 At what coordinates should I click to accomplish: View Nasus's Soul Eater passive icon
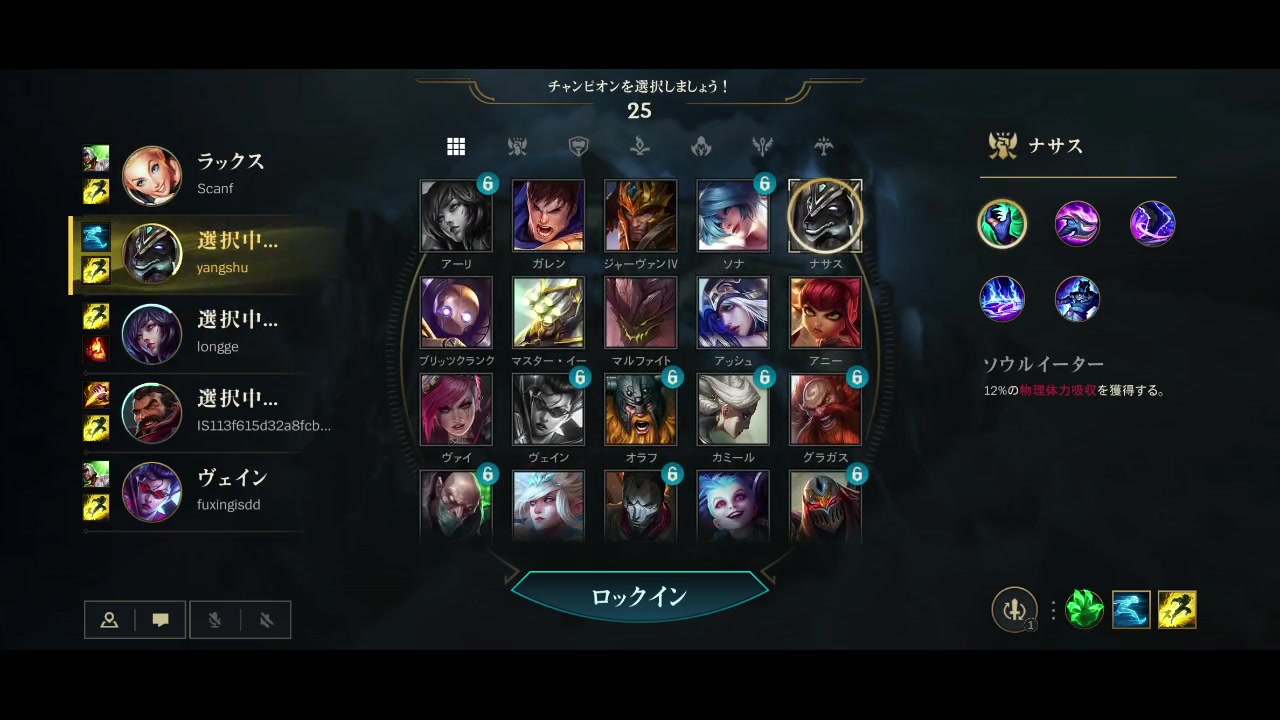pyautogui.click(x=1002, y=223)
